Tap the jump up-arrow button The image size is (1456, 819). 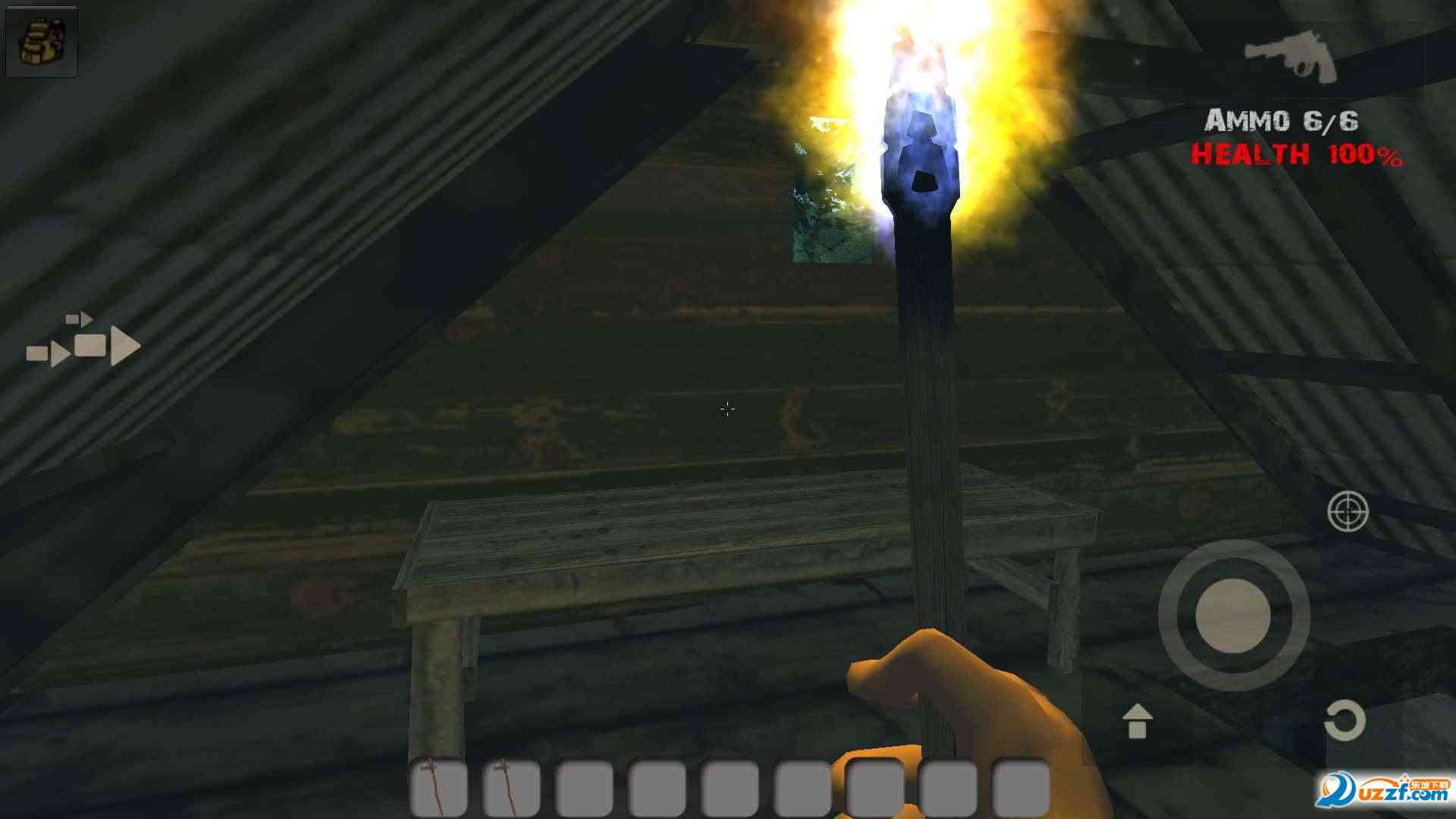pos(1137,720)
